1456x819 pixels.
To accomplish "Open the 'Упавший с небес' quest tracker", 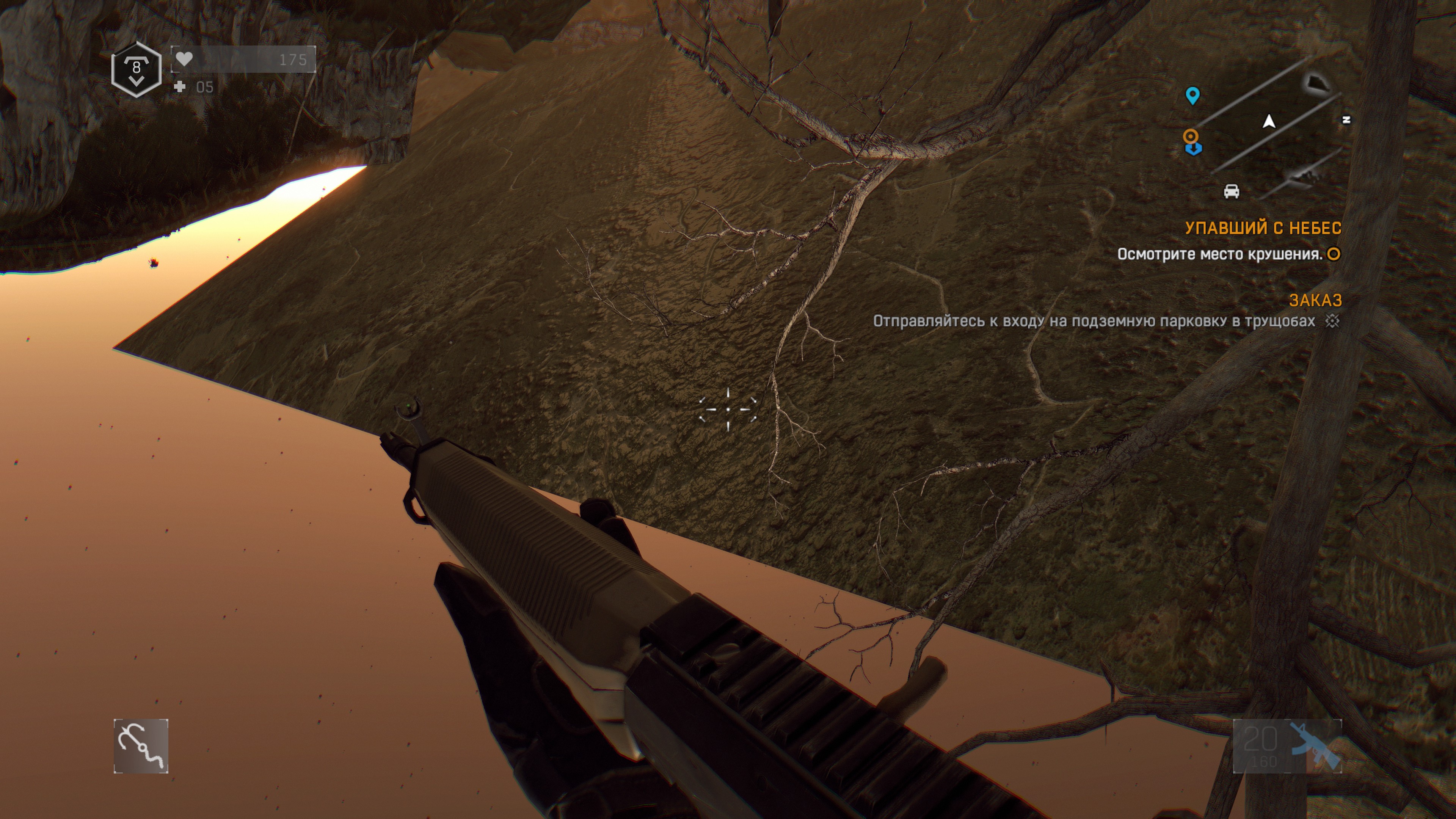I will point(1263,228).
